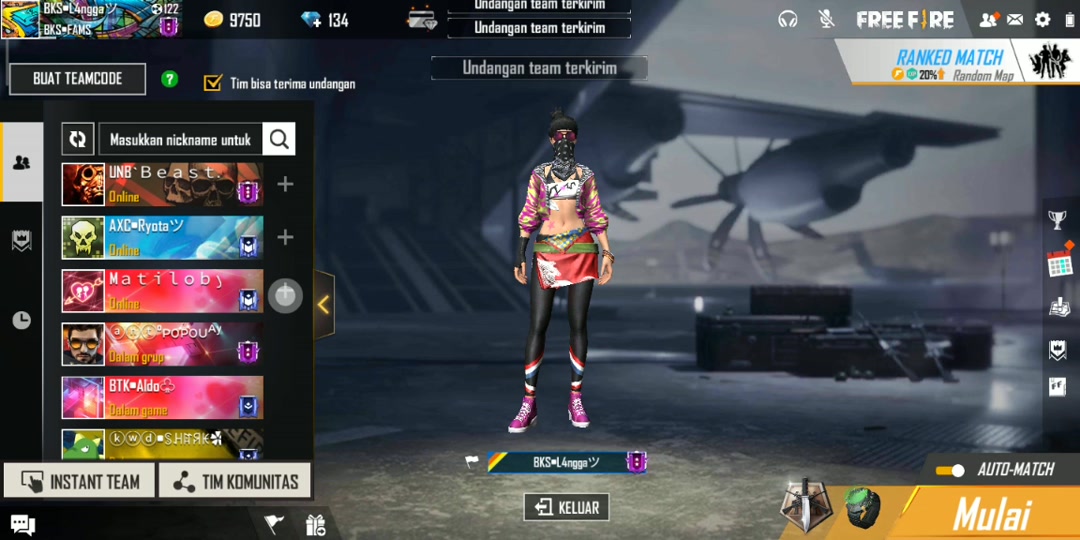
Task: Open the chat speech bubble
Action: tap(22, 524)
